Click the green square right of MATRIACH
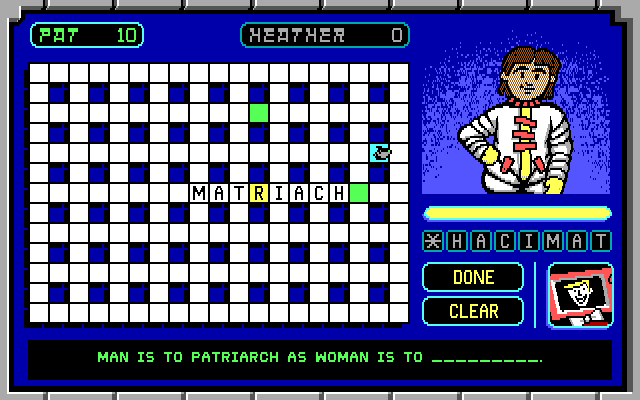 click(x=359, y=193)
